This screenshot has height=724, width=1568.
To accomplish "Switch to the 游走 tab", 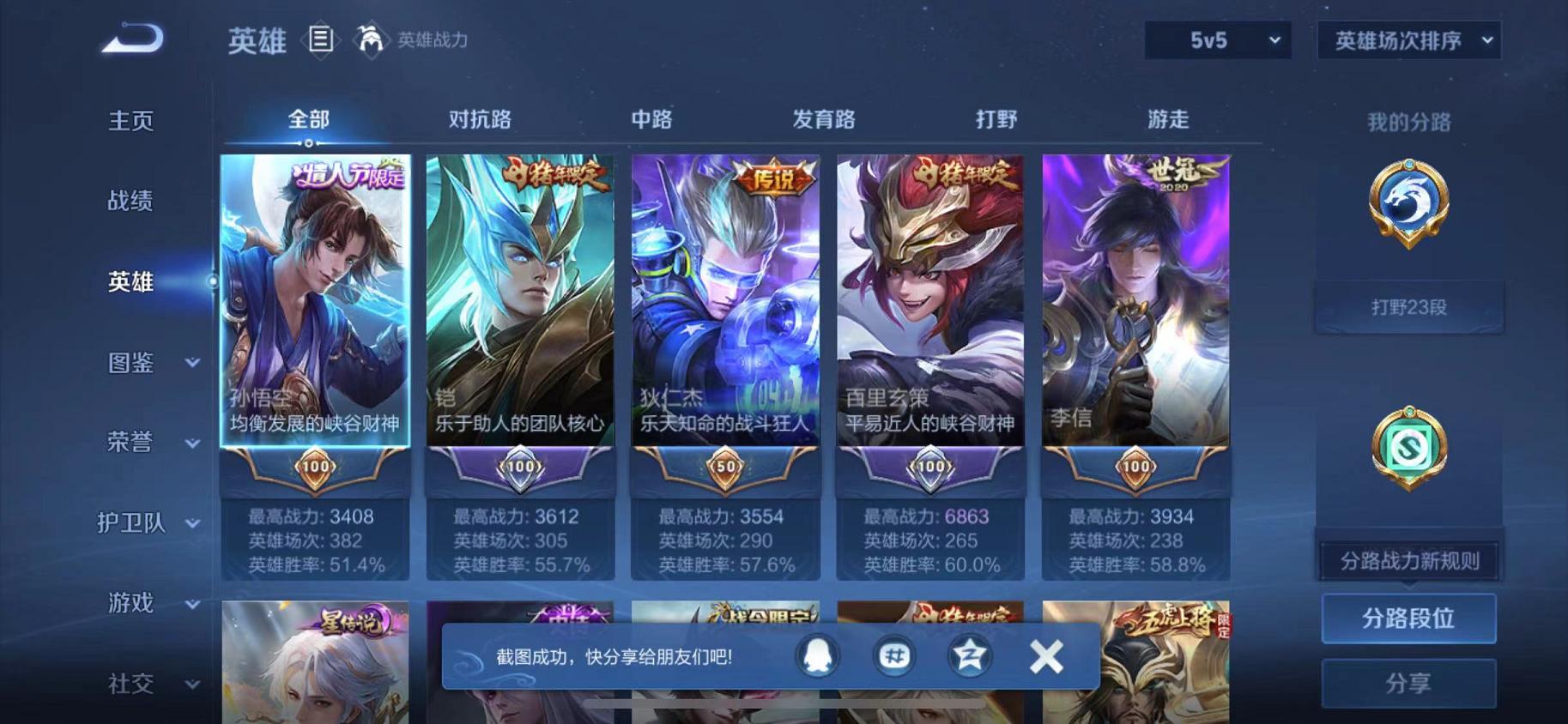I will 1165,120.
